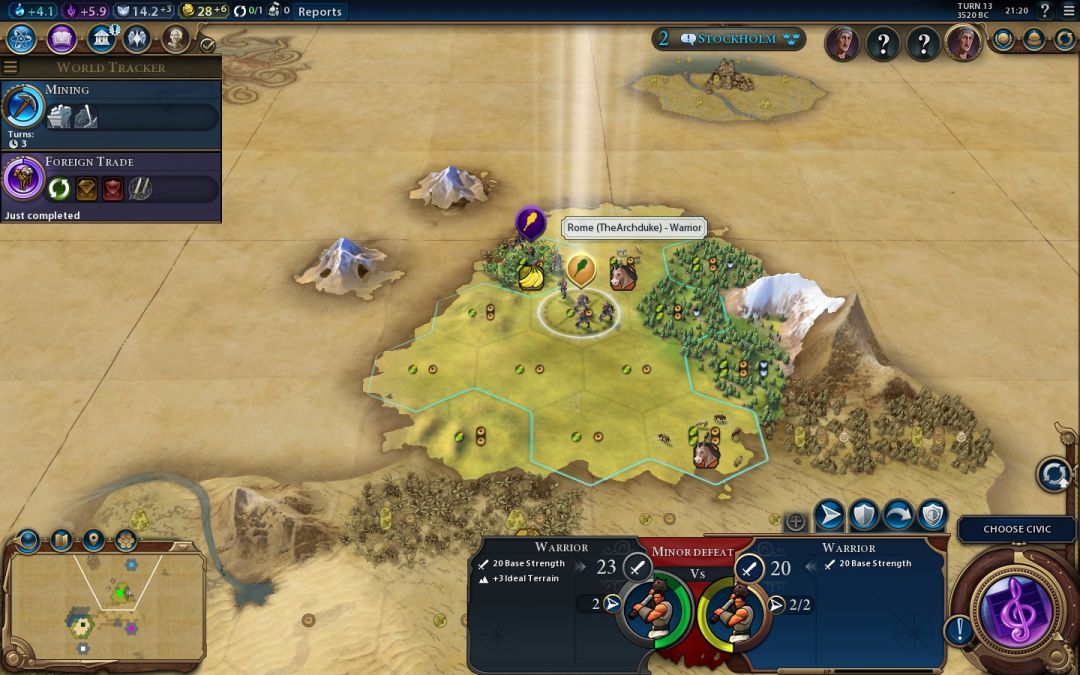Viewport: 1080px width, 675px height.
Task: Open the civics tree
Action: pos(62,39)
